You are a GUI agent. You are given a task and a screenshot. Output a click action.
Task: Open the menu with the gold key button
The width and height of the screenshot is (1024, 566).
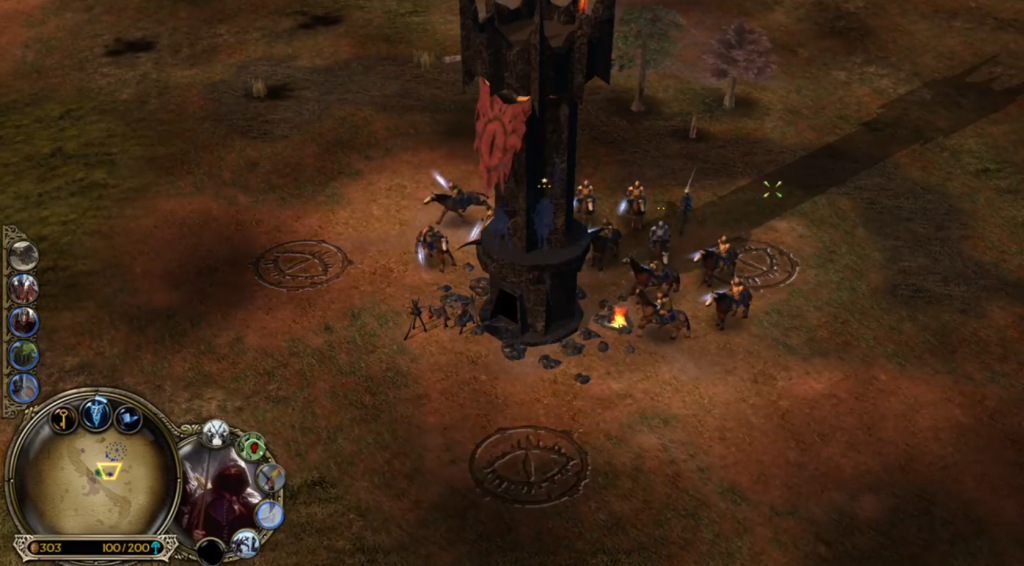point(64,418)
